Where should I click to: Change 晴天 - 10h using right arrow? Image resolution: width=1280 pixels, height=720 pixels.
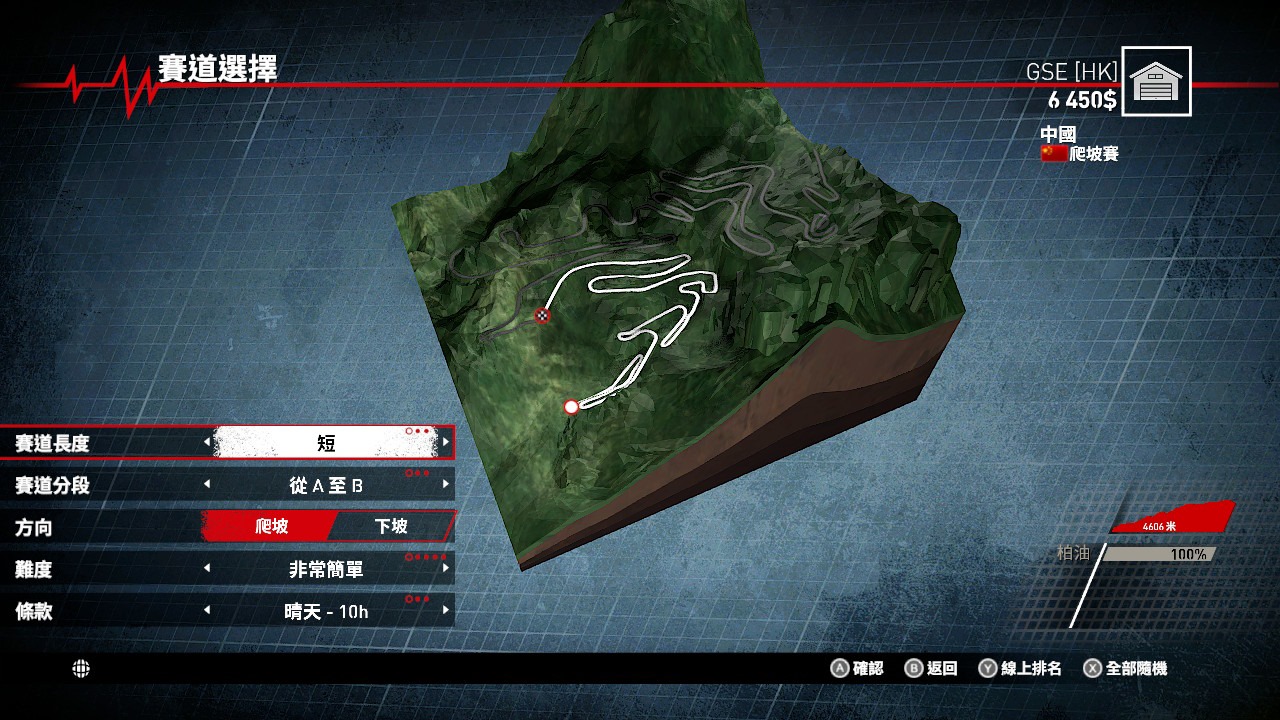(x=446, y=611)
